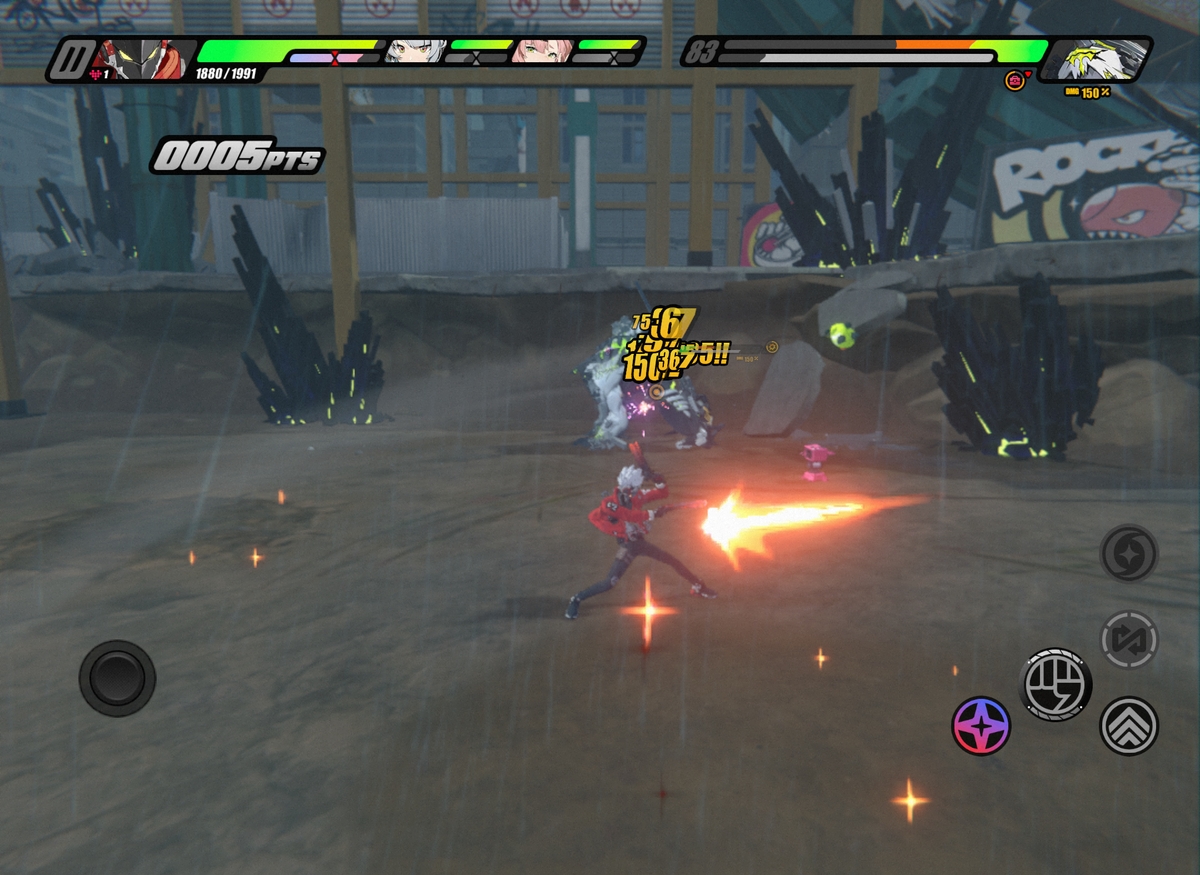Select the white-haired teammate portrait
Screen dimensions: 1200x875
[415, 51]
